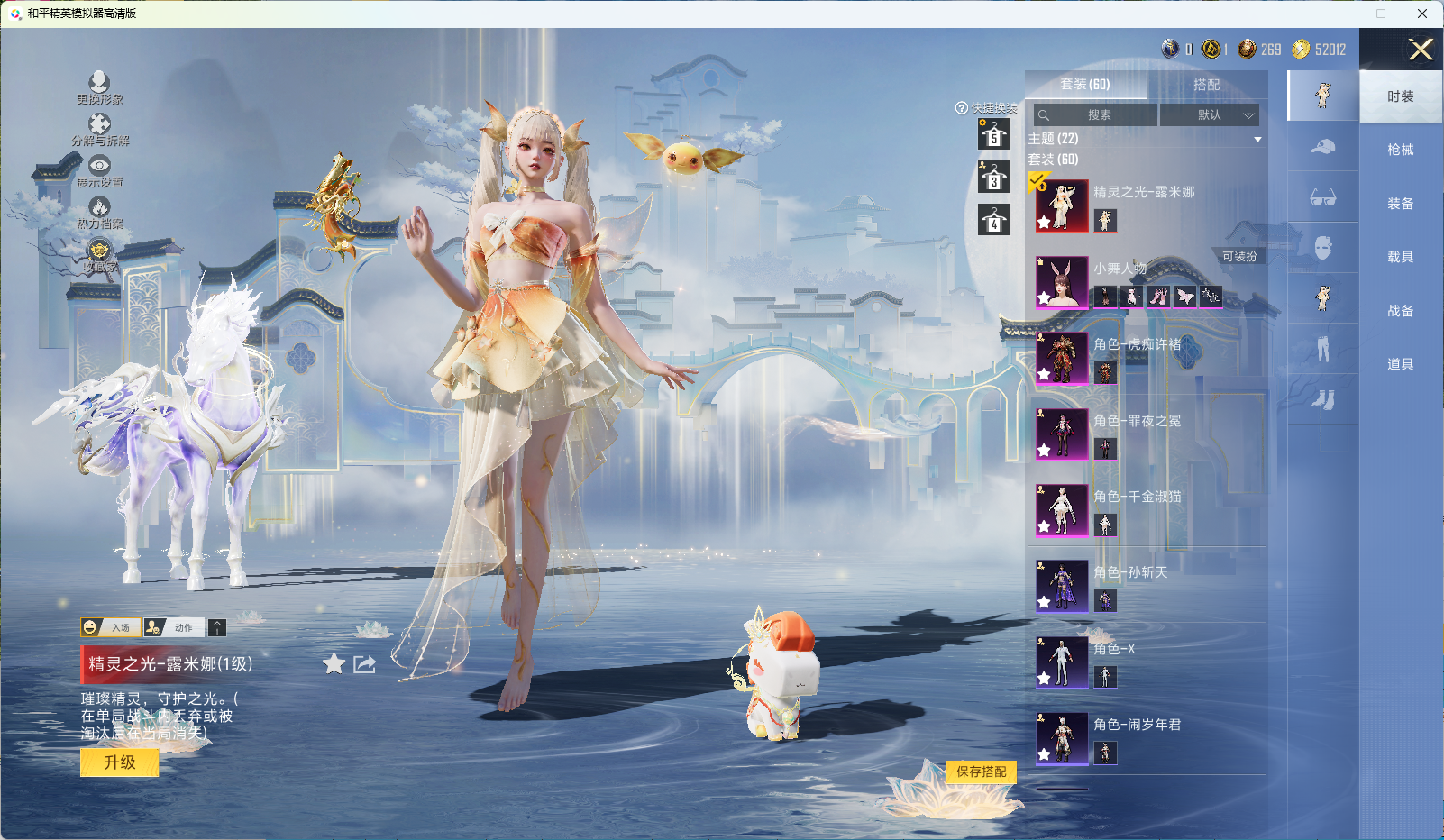Viewport: 1444px width, 840px height.
Task: Favorite the outfit with star icon
Action: pyautogui.click(x=334, y=664)
